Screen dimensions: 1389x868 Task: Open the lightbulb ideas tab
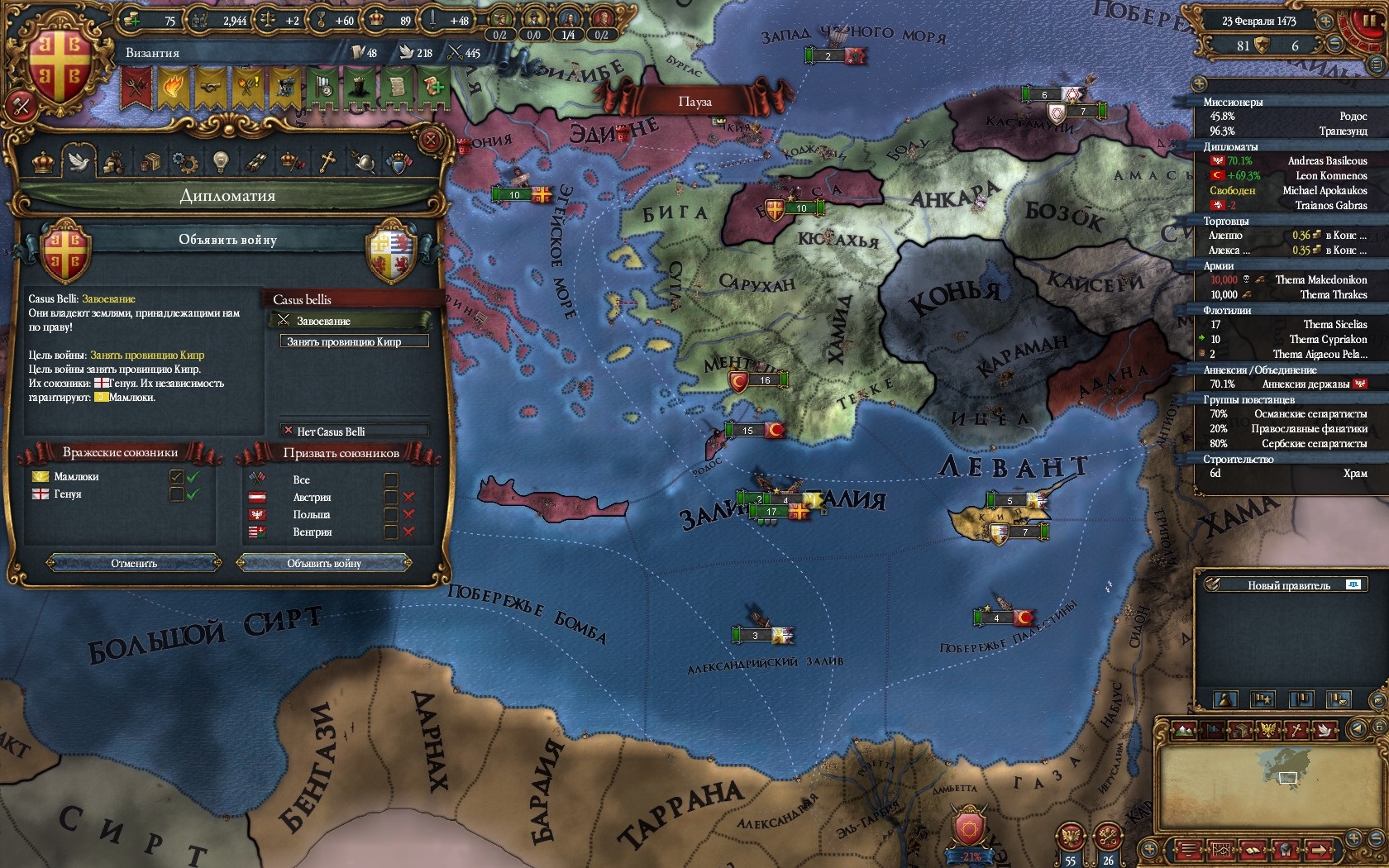(x=219, y=162)
